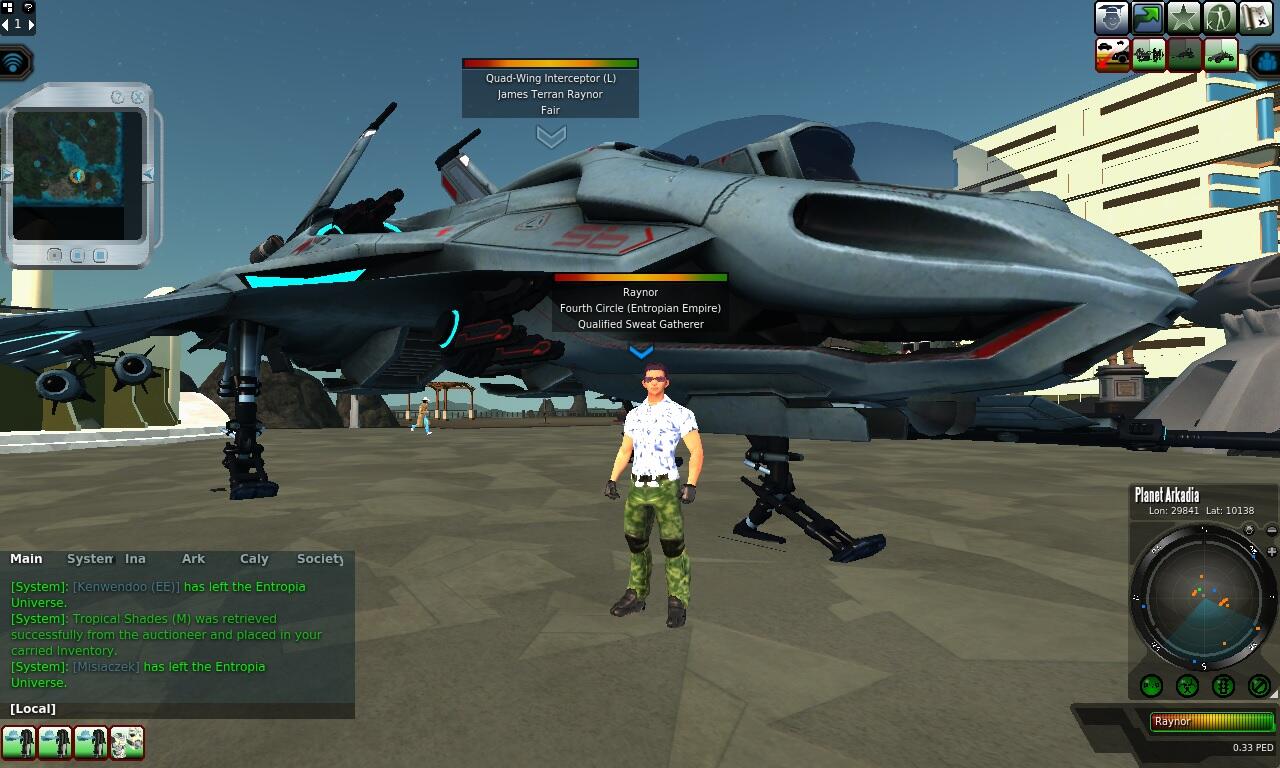Switch to the Ark chat tab
1280x768 pixels.
pyautogui.click(x=193, y=559)
